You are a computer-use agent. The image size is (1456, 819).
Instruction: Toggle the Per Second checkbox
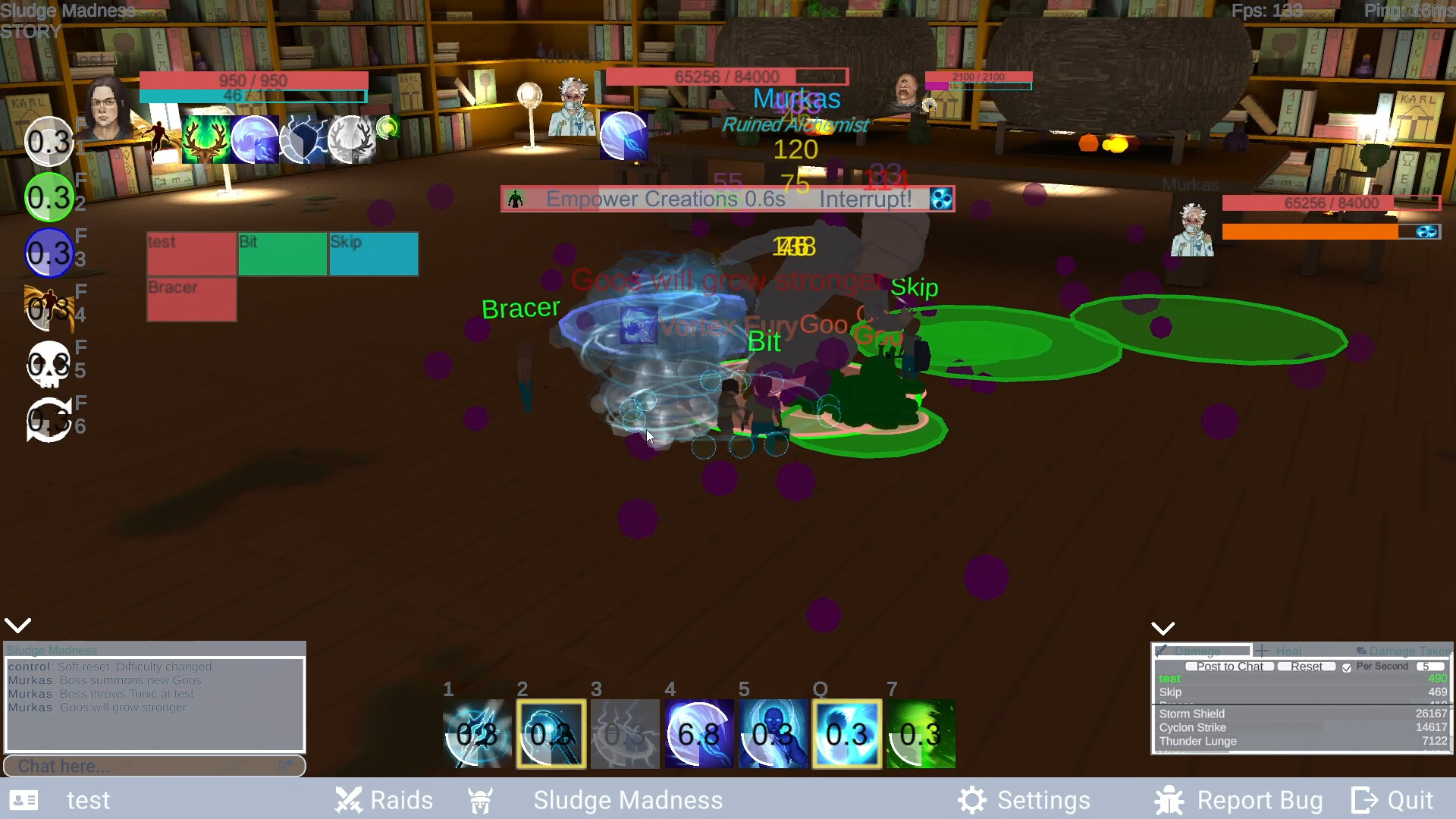[1347, 668]
